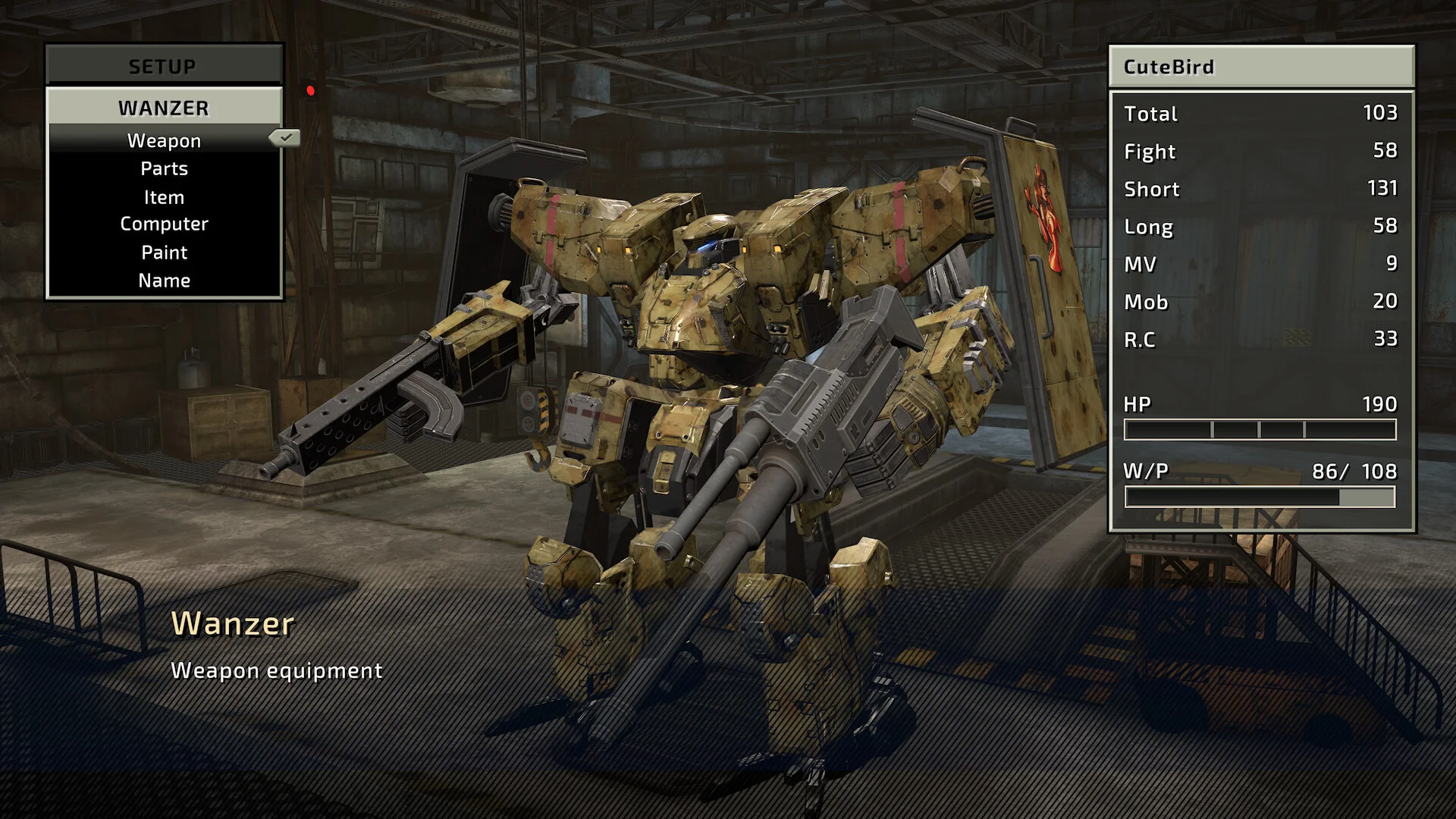Select the Paint option
This screenshot has height=819, width=1456.
[164, 253]
